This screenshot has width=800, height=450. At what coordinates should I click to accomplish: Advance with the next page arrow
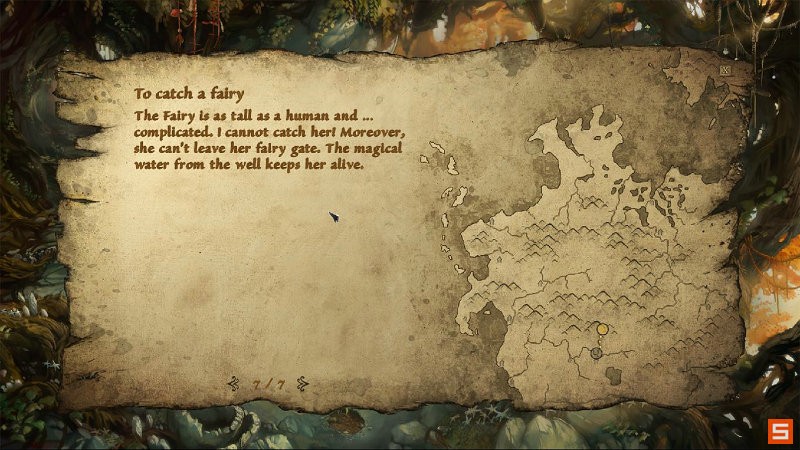click(x=302, y=383)
